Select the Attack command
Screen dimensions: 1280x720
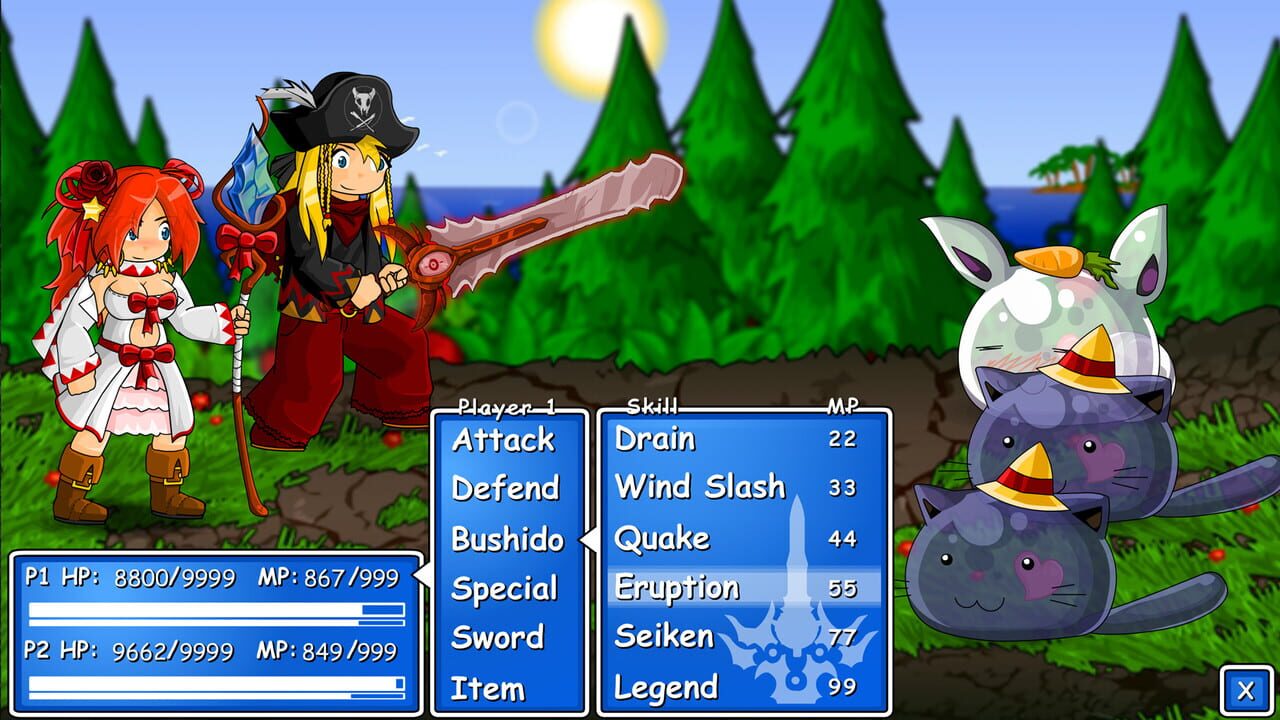tap(503, 439)
